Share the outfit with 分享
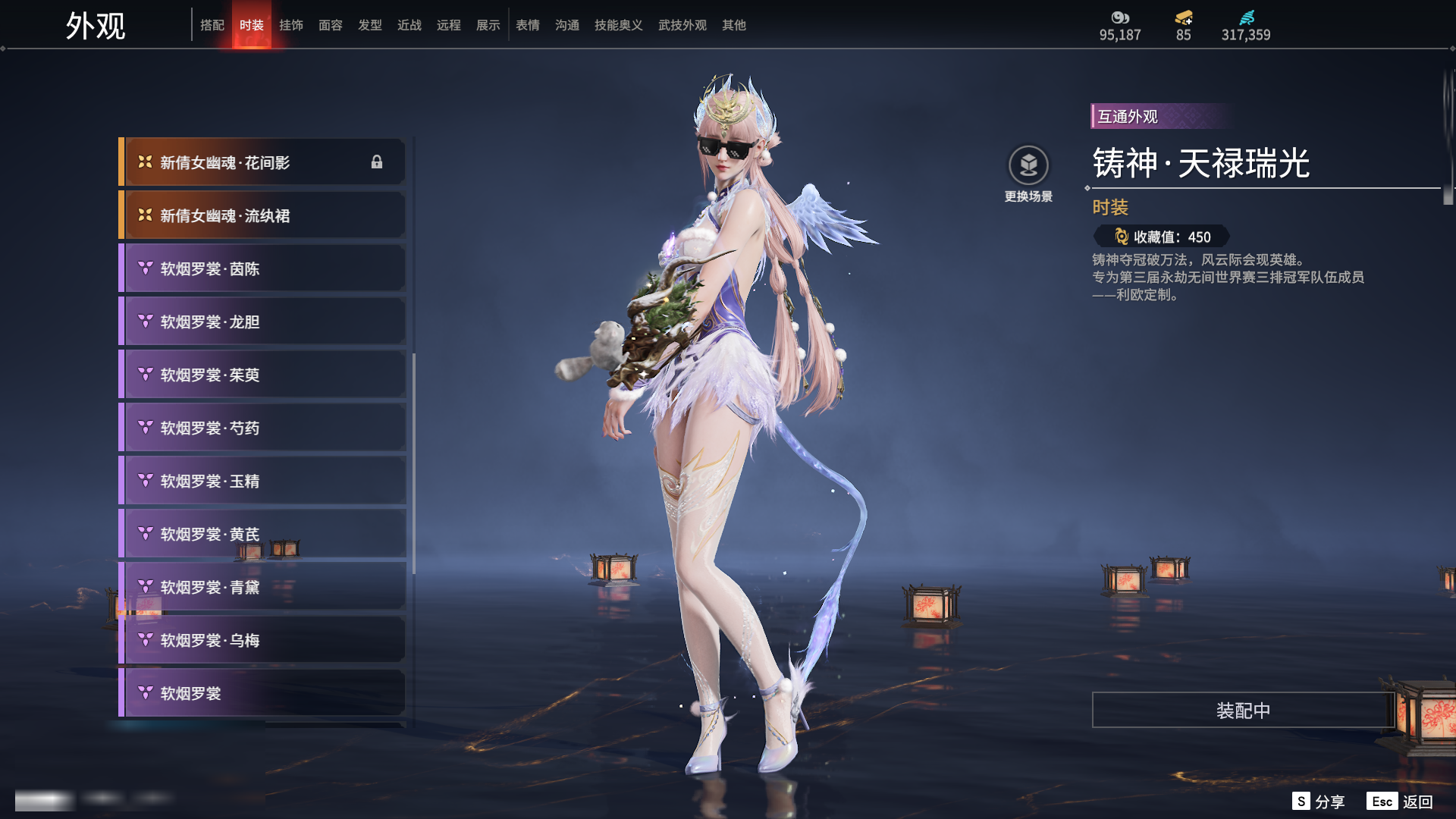This screenshot has width=1456, height=819. [x=1319, y=802]
